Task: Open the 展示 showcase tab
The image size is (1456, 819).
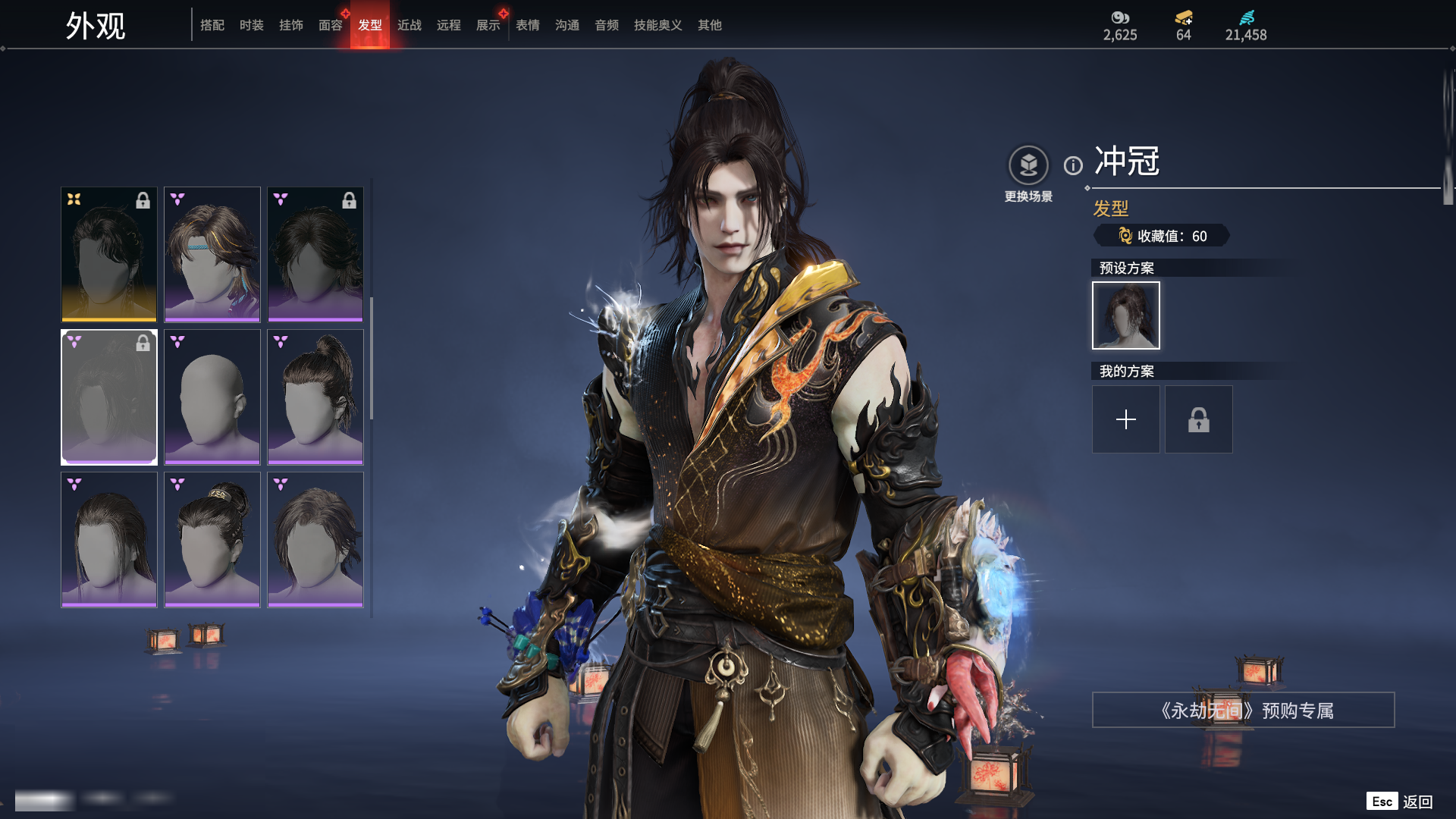Action: pos(488,25)
